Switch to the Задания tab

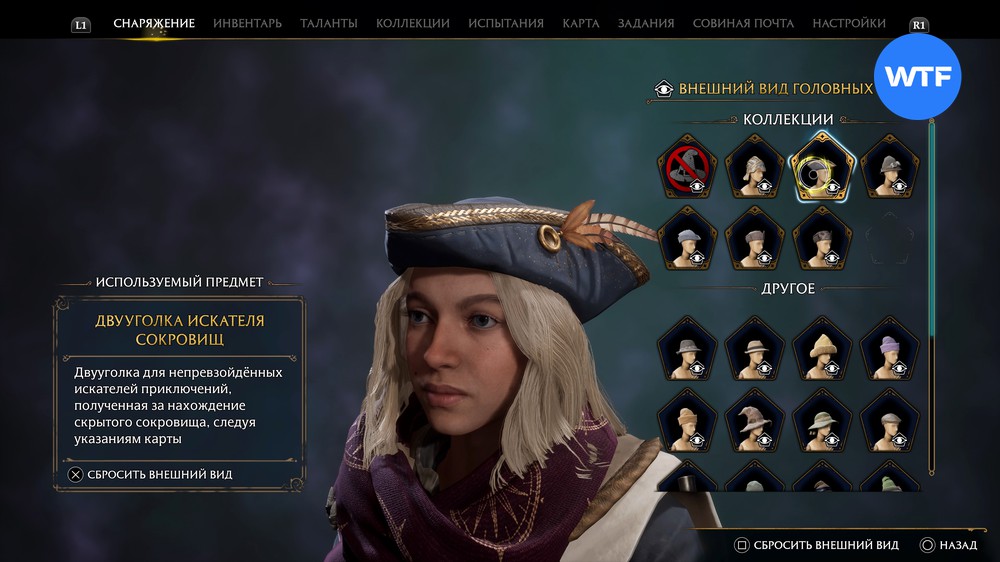coord(646,23)
